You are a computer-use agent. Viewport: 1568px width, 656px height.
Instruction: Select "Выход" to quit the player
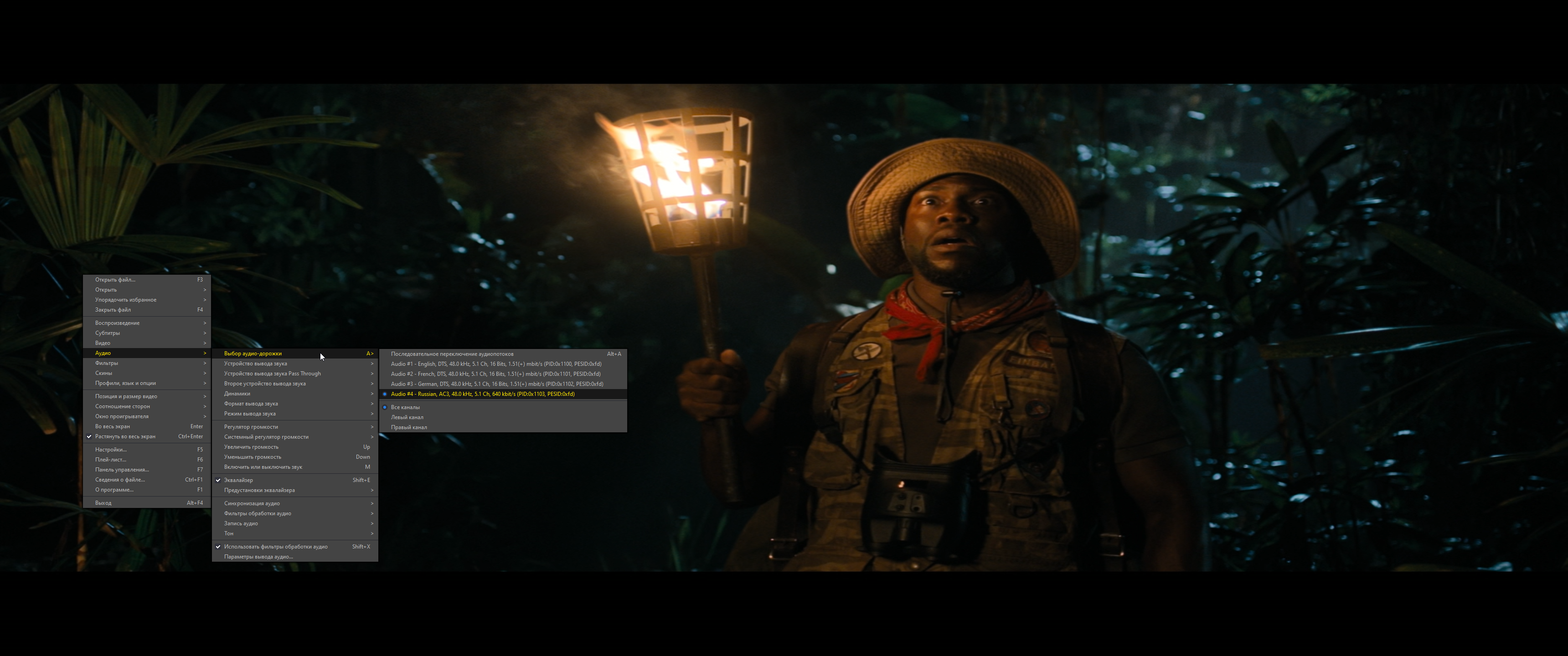click(x=102, y=502)
